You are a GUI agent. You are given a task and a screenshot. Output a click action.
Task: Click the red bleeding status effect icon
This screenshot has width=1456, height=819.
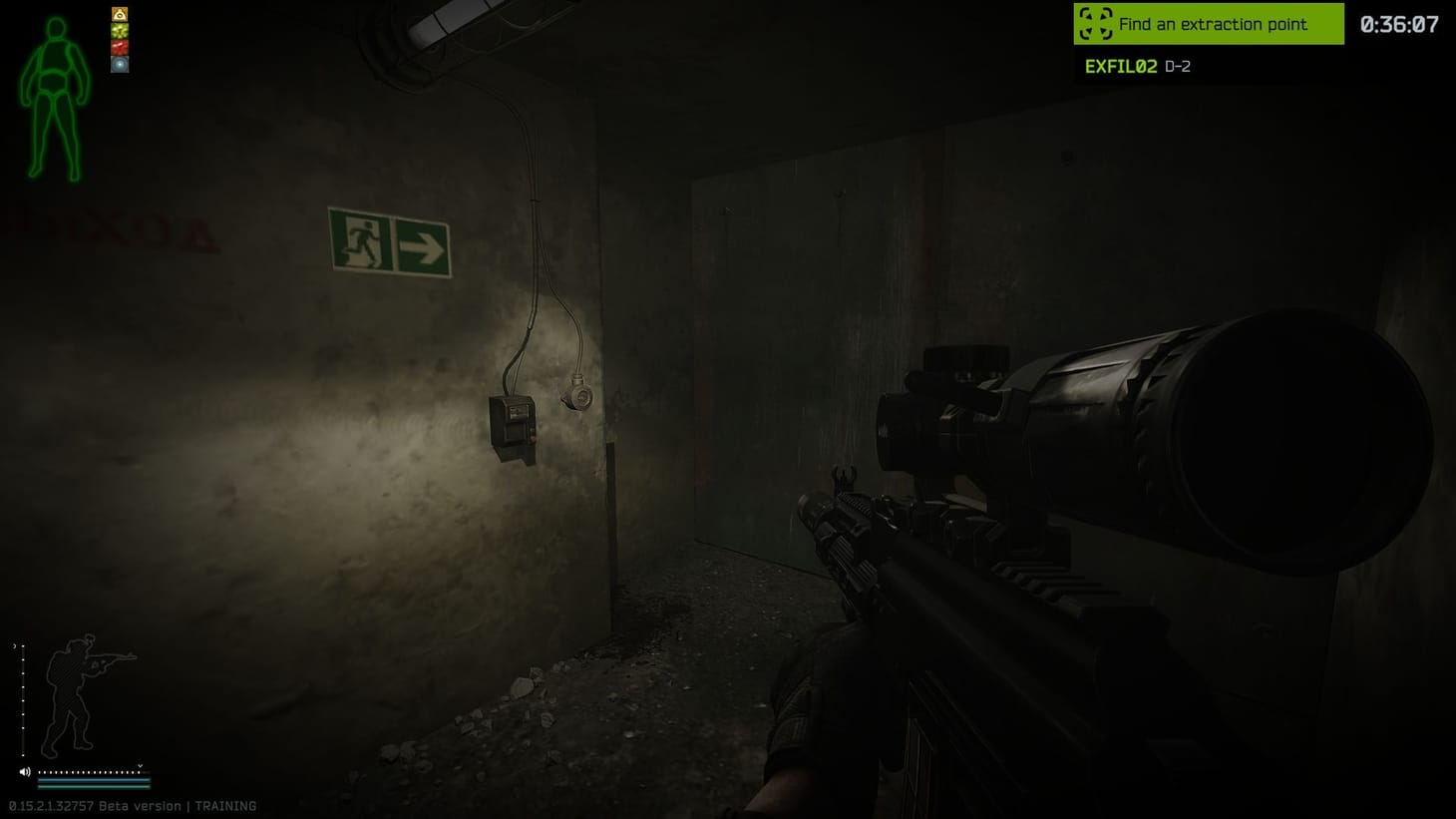tap(120, 46)
